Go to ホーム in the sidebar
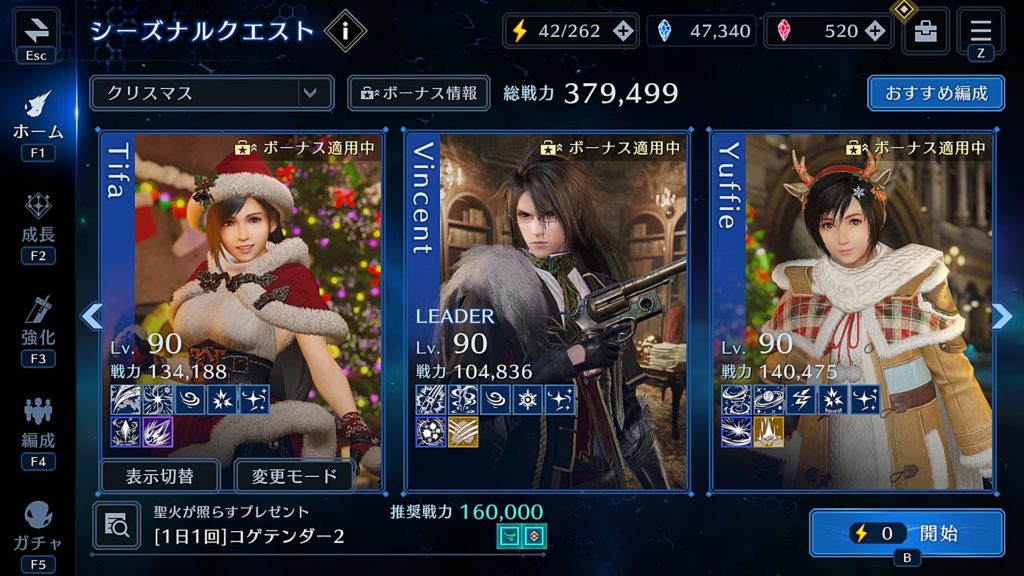This screenshot has height=576, width=1024. 38,117
